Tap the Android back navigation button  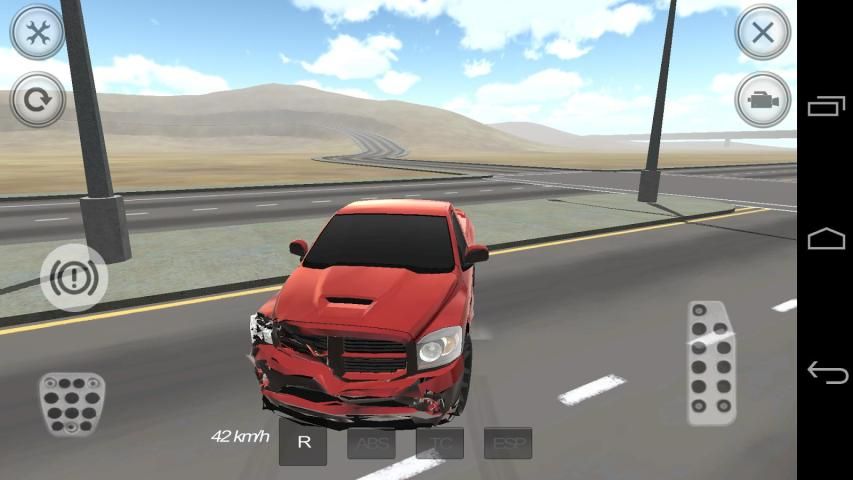coord(826,373)
